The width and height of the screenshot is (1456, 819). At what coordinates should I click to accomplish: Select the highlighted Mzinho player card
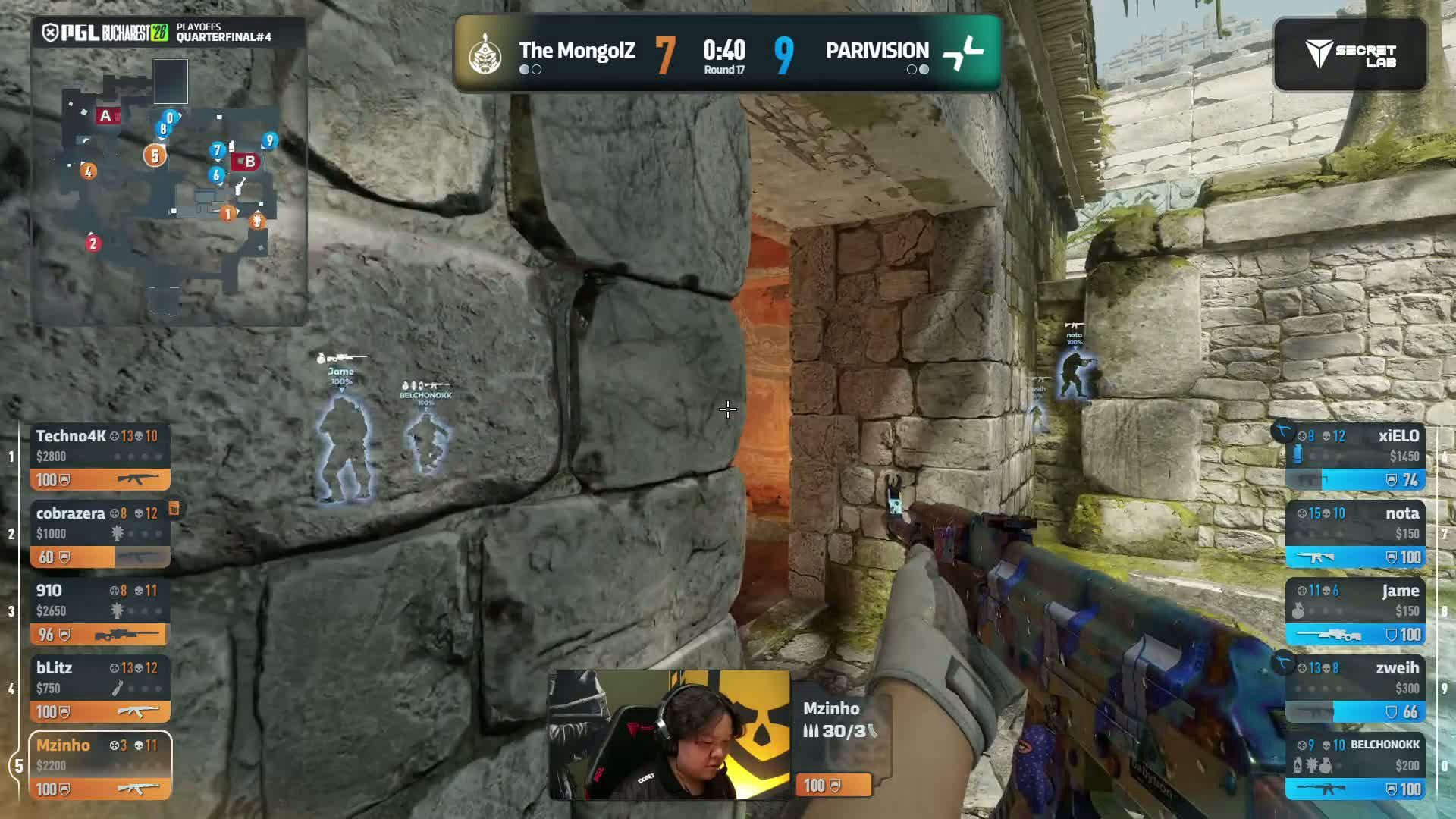point(100,766)
